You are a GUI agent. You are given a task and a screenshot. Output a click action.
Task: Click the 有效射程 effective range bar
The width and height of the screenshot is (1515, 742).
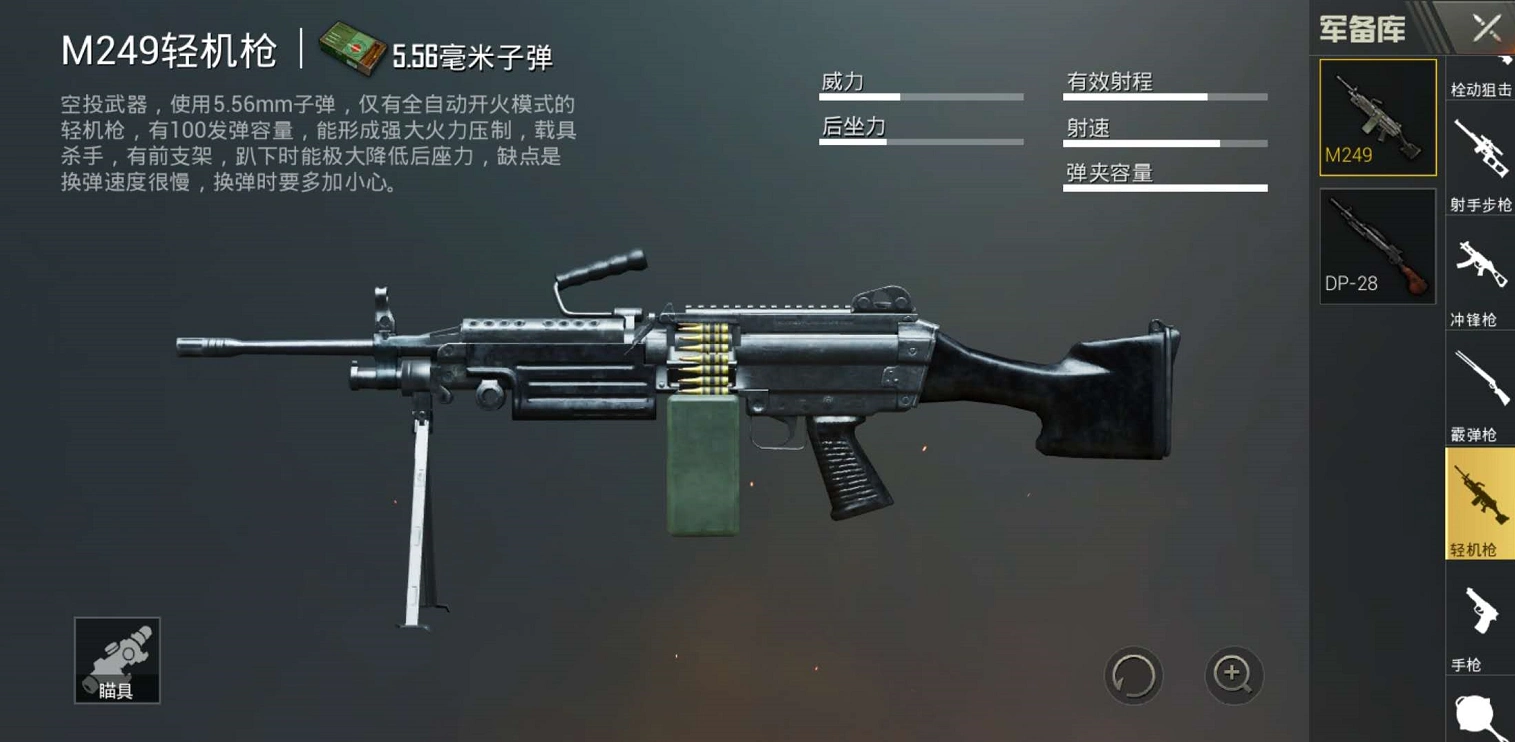1164,96
